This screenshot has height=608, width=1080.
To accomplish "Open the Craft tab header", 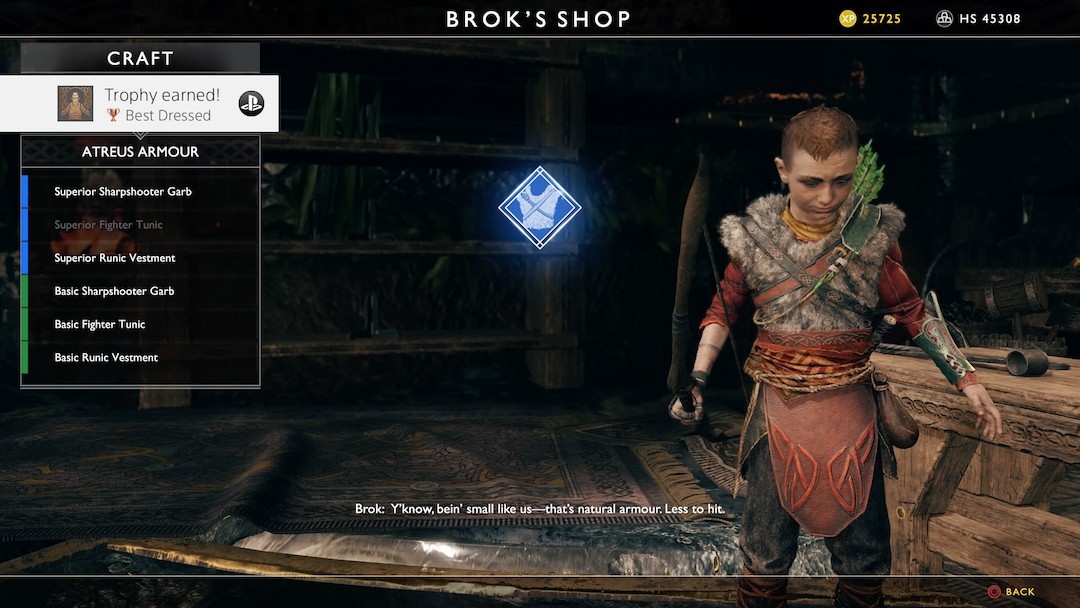I will tap(140, 59).
